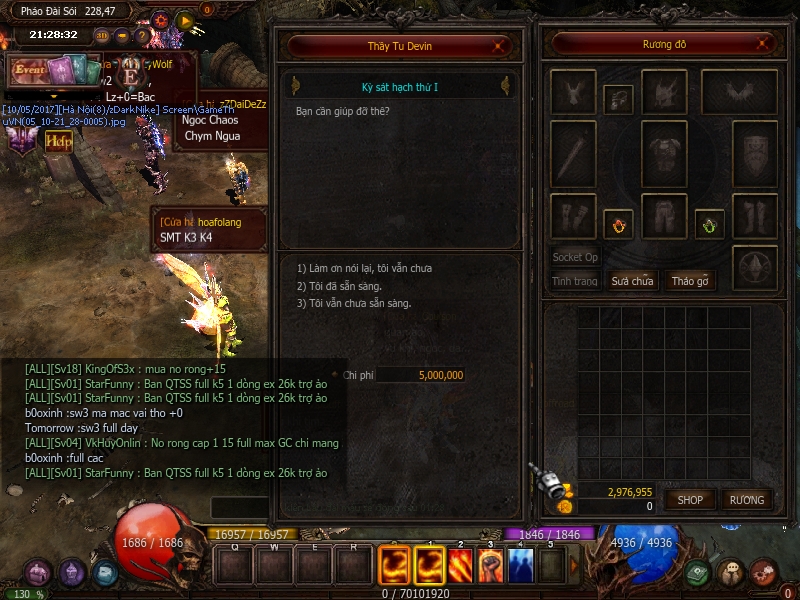
Task: Open the gear settings icon
Action: [161, 19]
